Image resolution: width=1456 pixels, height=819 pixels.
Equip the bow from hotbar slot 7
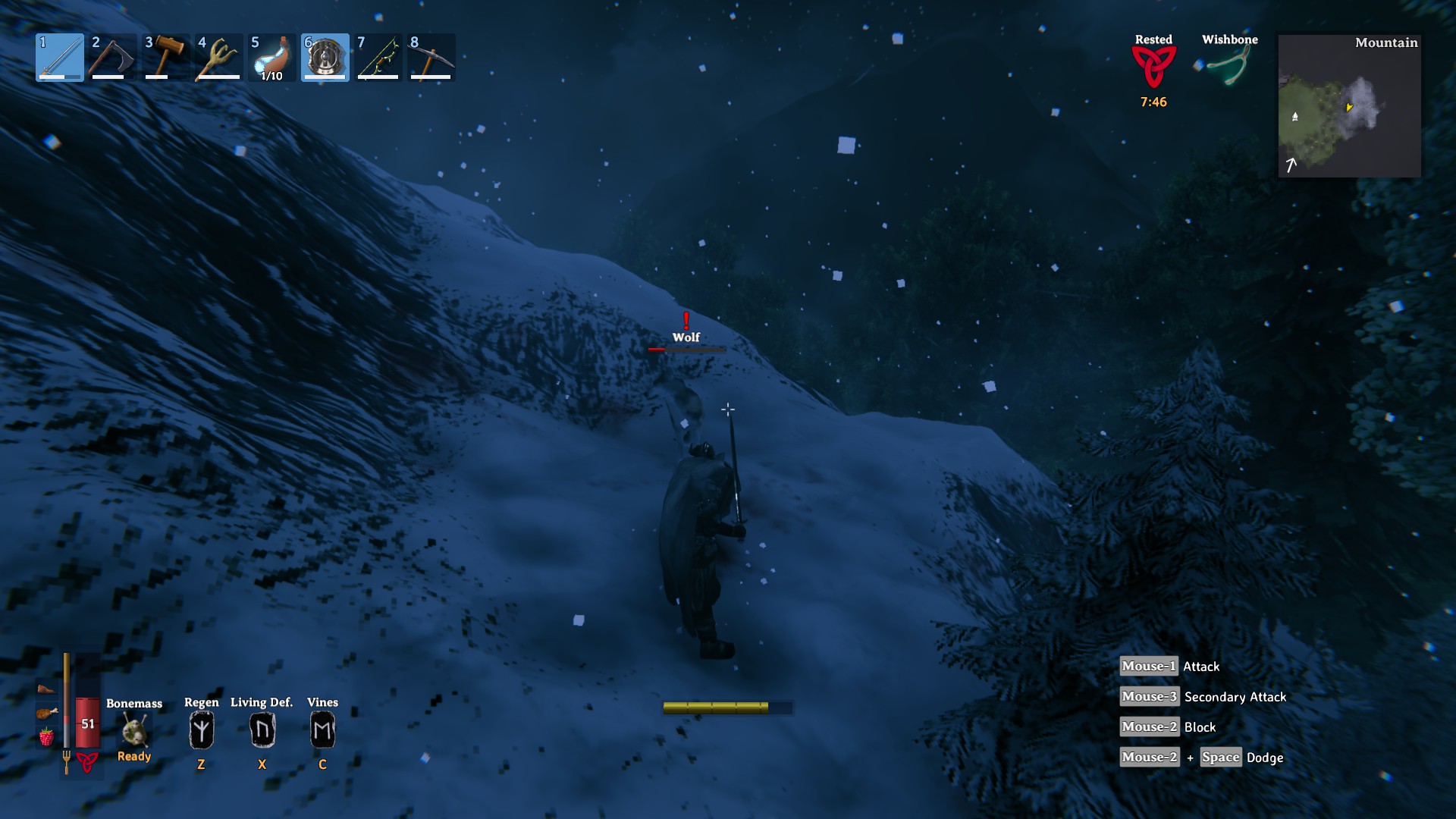click(x=378, y=58)
